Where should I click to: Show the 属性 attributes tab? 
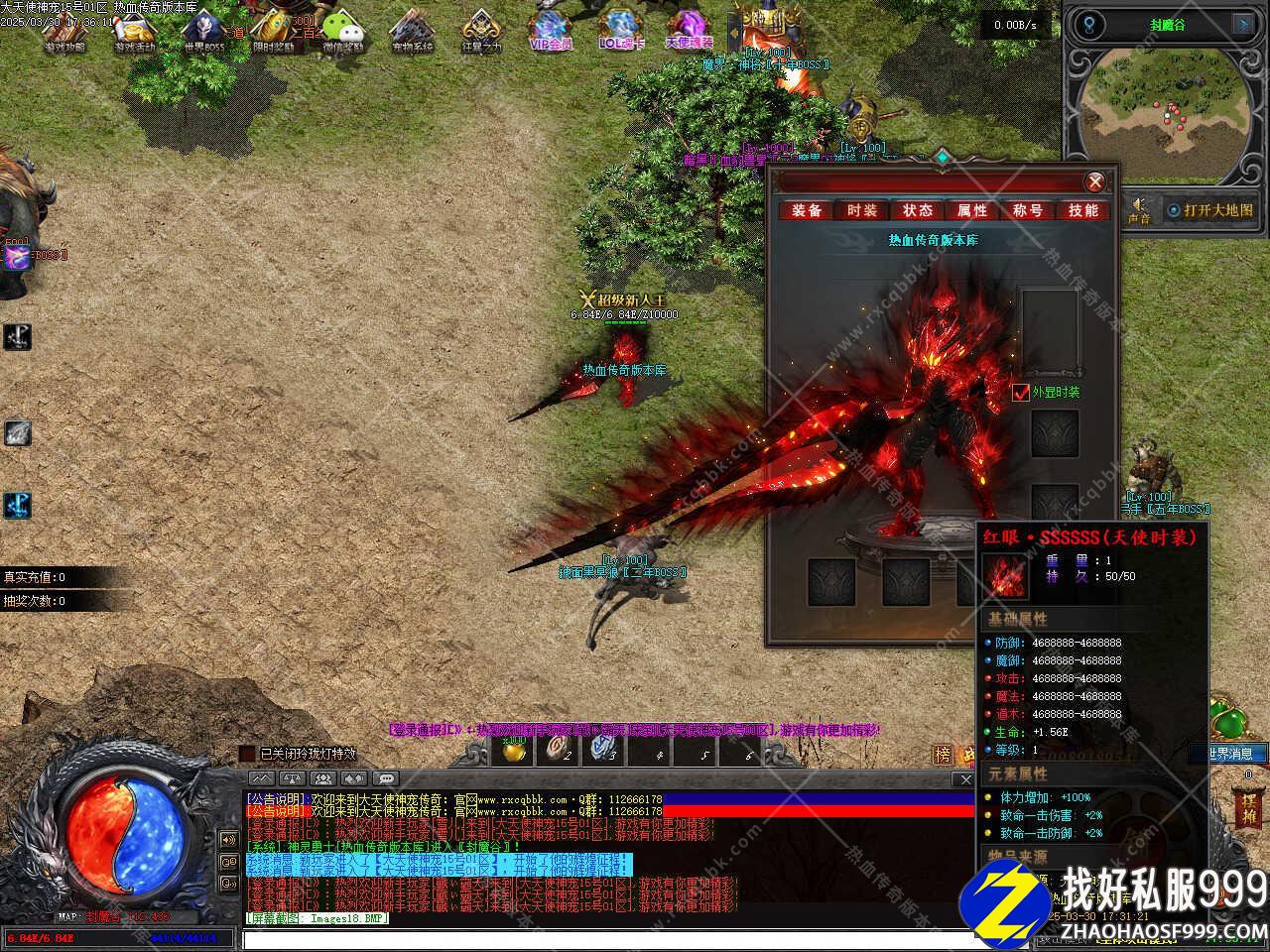972,210
